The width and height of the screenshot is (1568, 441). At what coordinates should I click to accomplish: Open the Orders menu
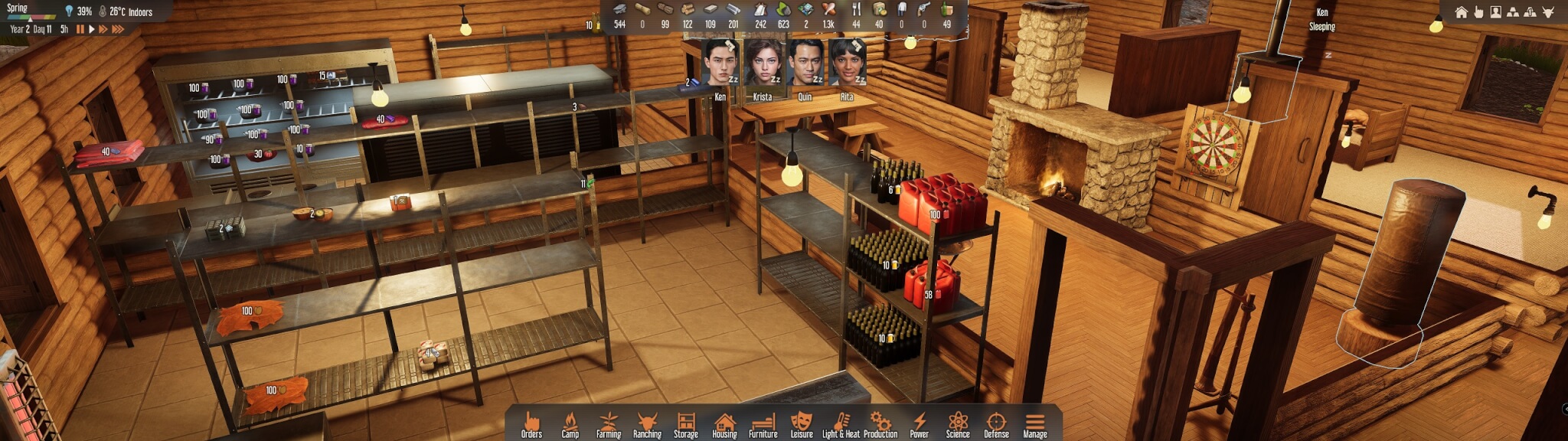[x=531, y=424]
